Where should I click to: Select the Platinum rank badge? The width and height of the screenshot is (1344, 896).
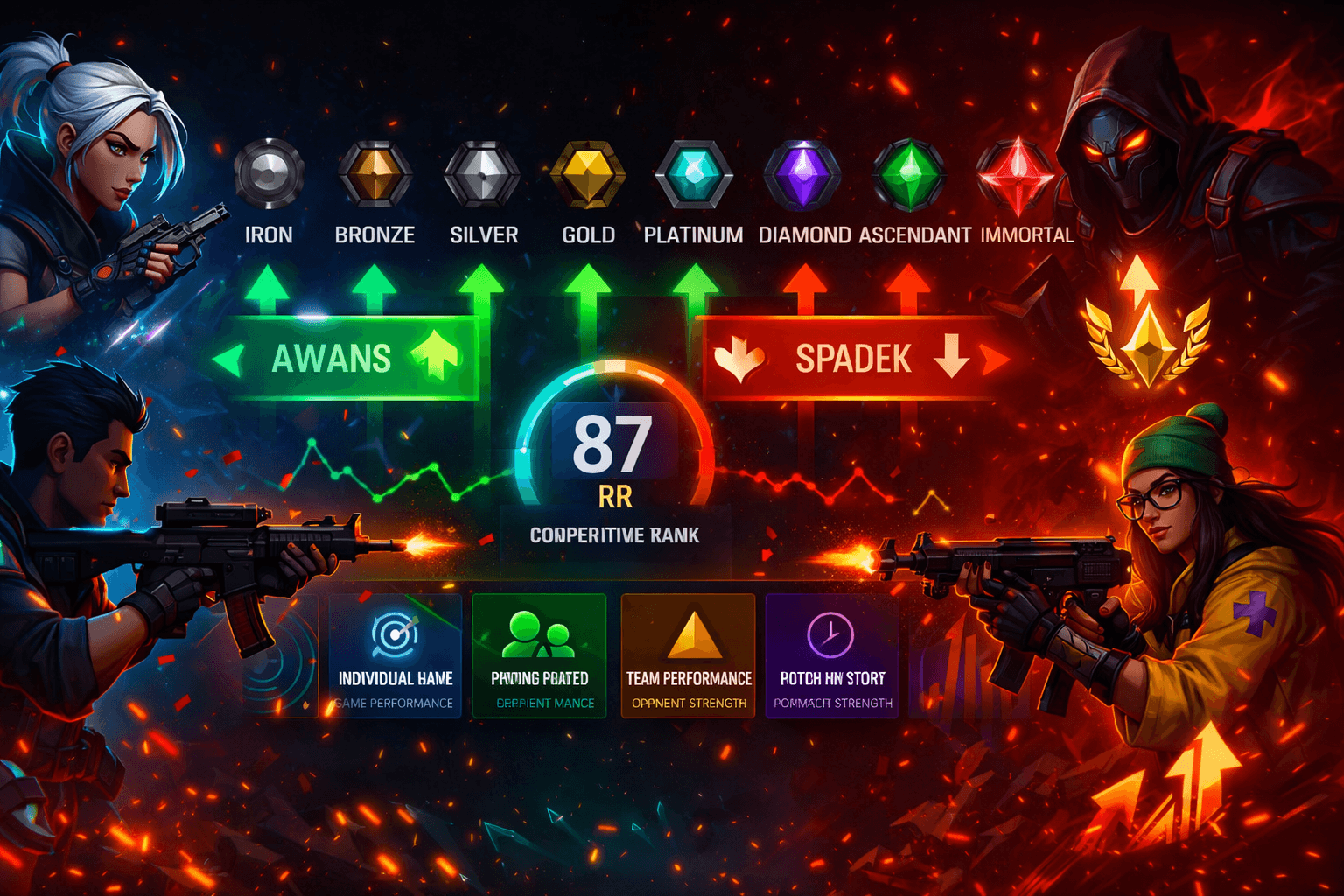pyautogui.click(x=694, y=173)
